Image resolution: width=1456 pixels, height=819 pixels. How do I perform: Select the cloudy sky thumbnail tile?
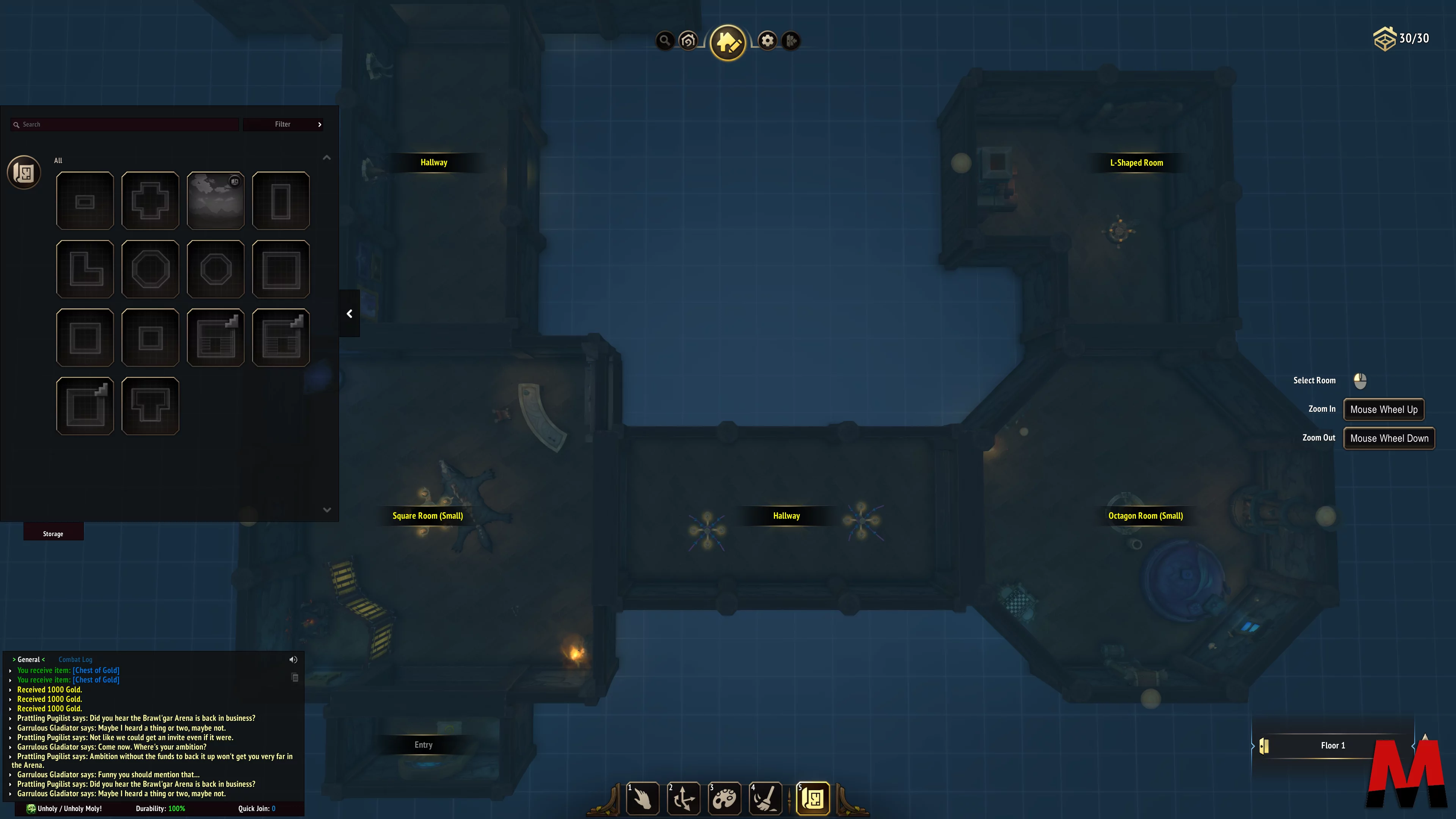pyautogui.click(x=215, y=201)
